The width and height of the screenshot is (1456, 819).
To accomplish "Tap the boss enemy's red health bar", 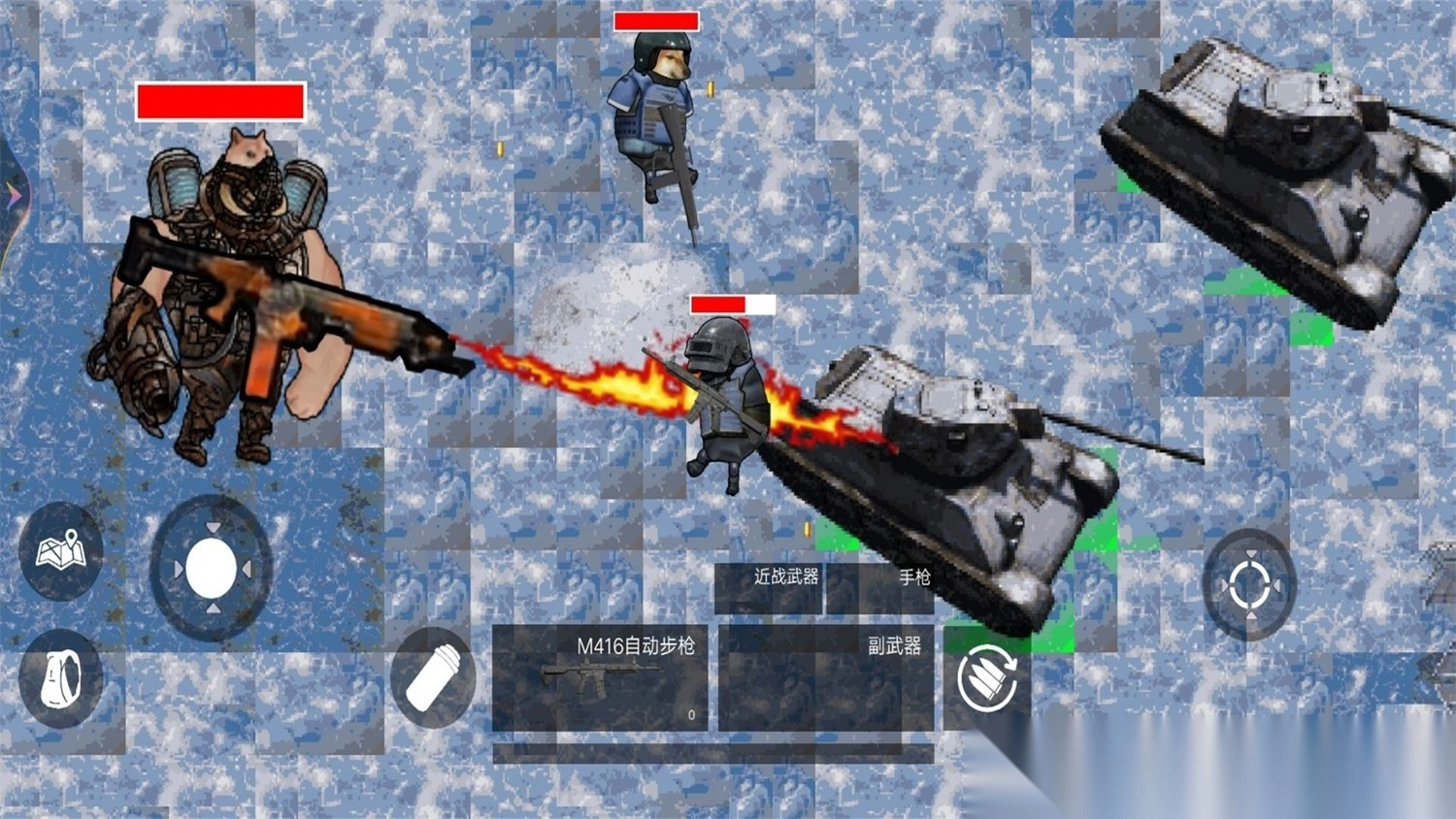I will click(x=221, y=100).
